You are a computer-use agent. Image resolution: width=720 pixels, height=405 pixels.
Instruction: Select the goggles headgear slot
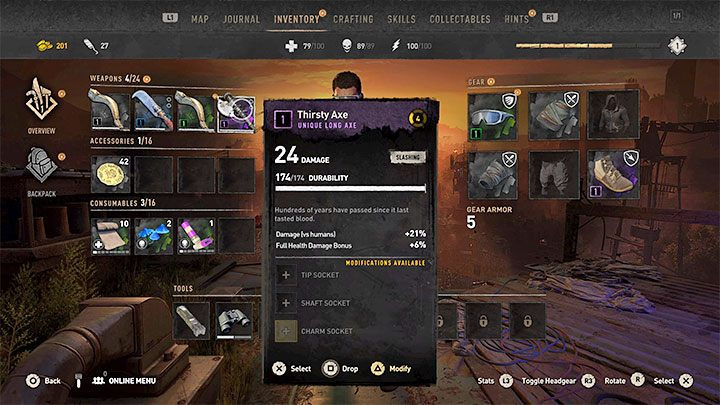(x=490, y=112)
